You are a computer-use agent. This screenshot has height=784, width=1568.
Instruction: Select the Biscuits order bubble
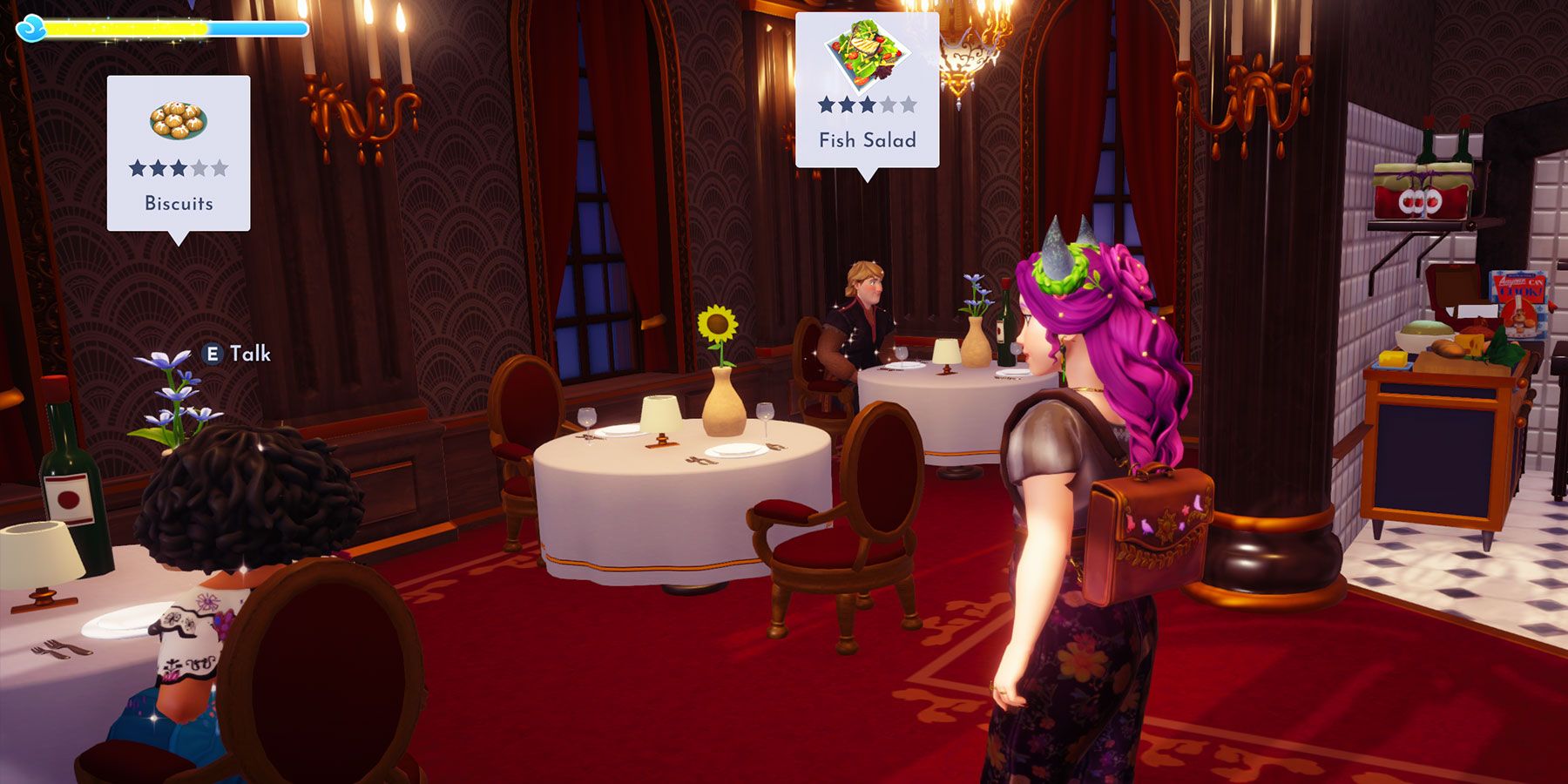[x=179, y=153]
